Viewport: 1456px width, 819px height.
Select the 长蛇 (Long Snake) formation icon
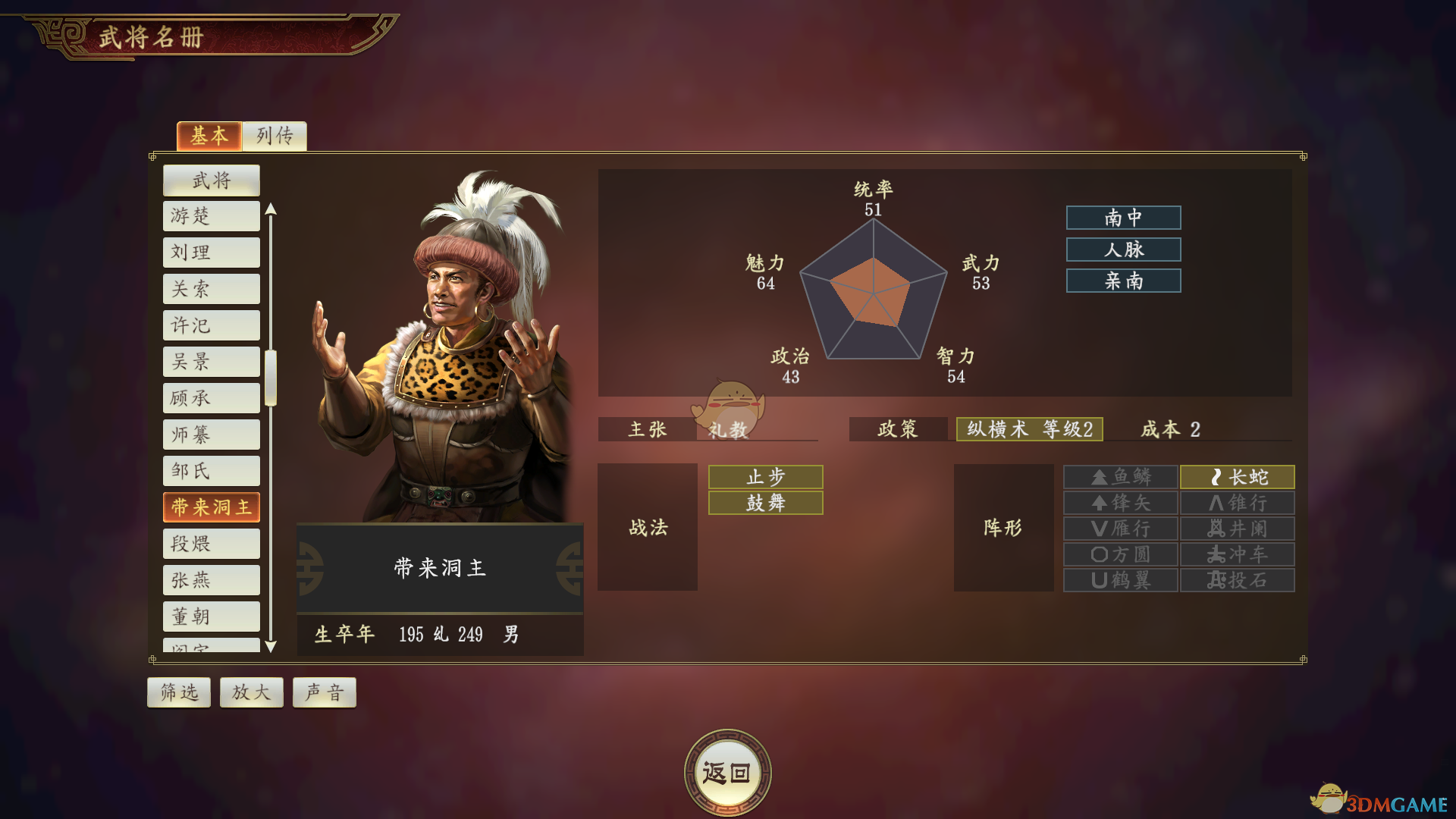[x=1236, y=477]
